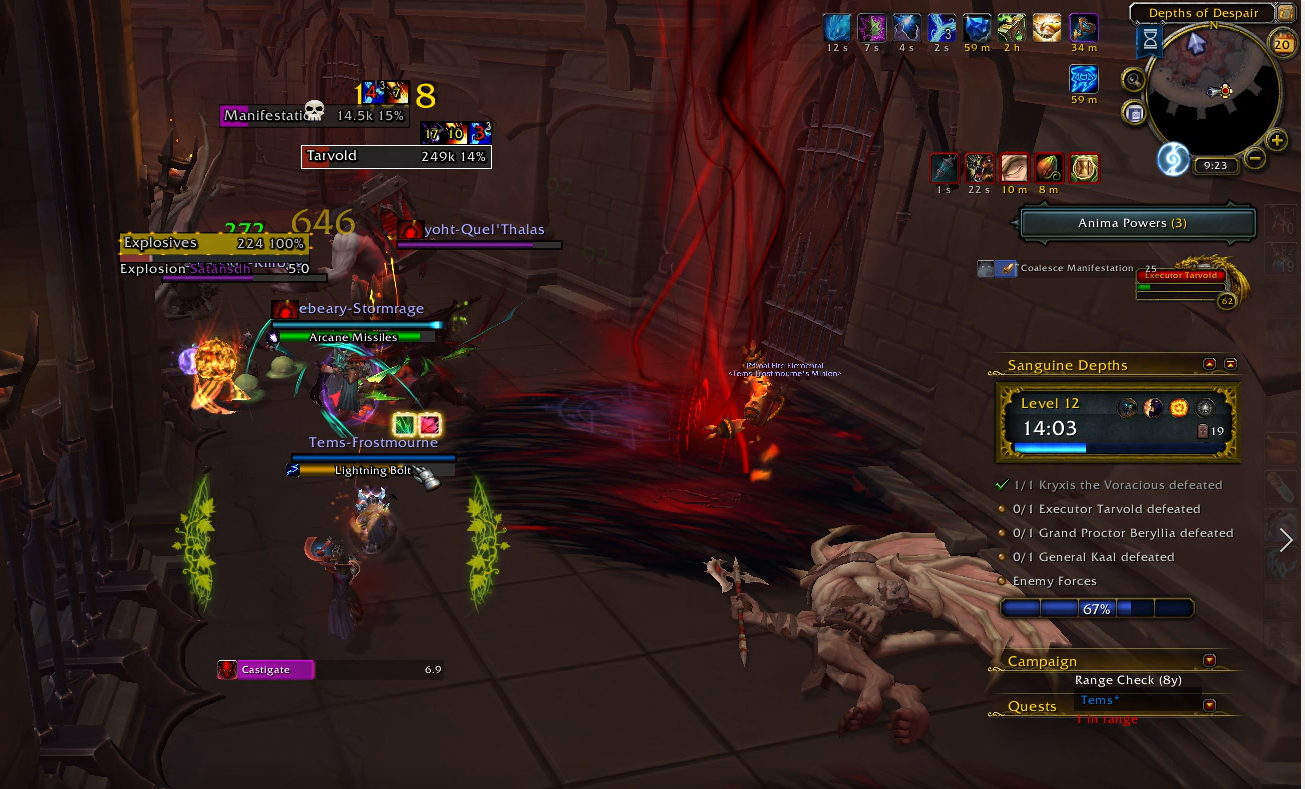Click the Quests section header
Image resolution: width=1305 pixels, height=789 pixels.
click(x=1031, y=706)
